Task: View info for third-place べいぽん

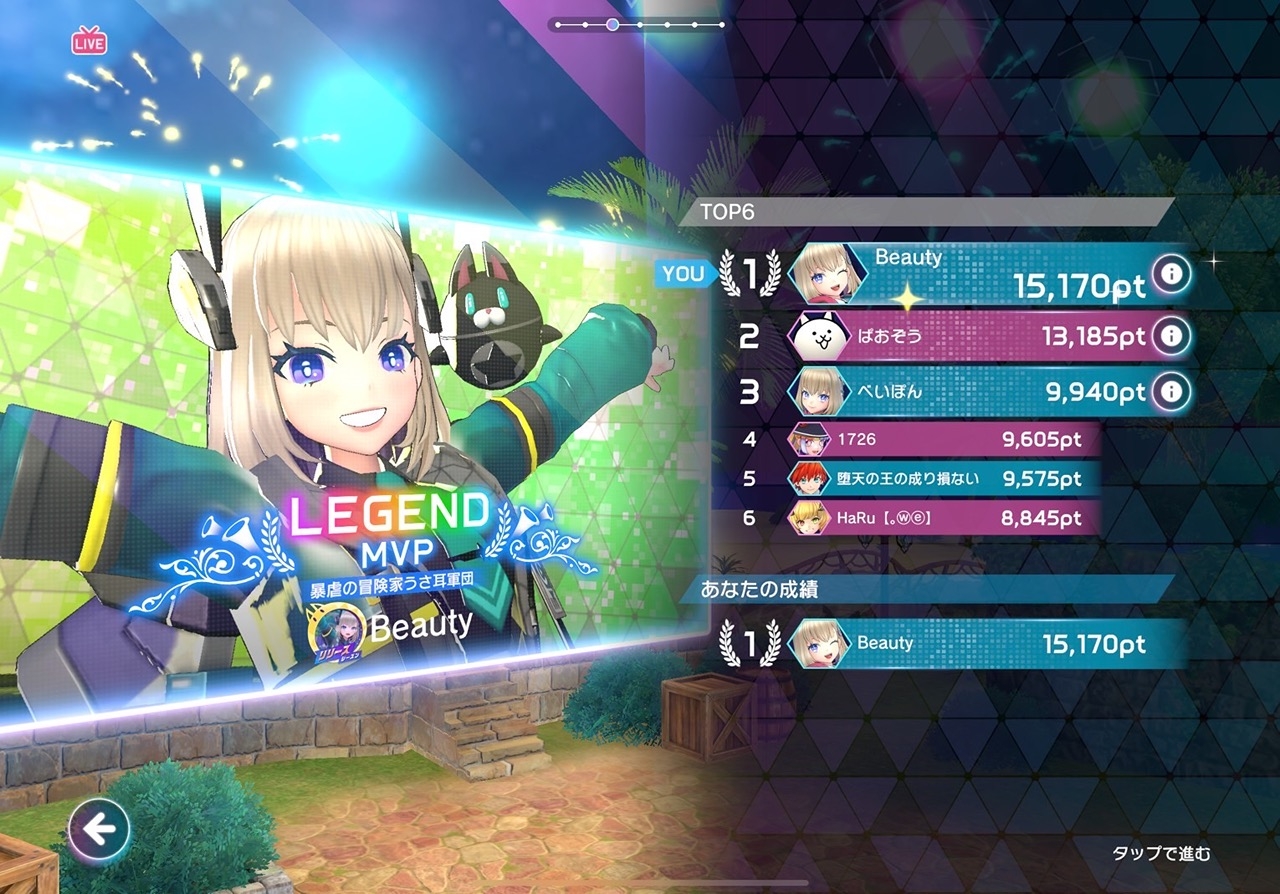Action: pyautogui.click(x=1171, y=391)
